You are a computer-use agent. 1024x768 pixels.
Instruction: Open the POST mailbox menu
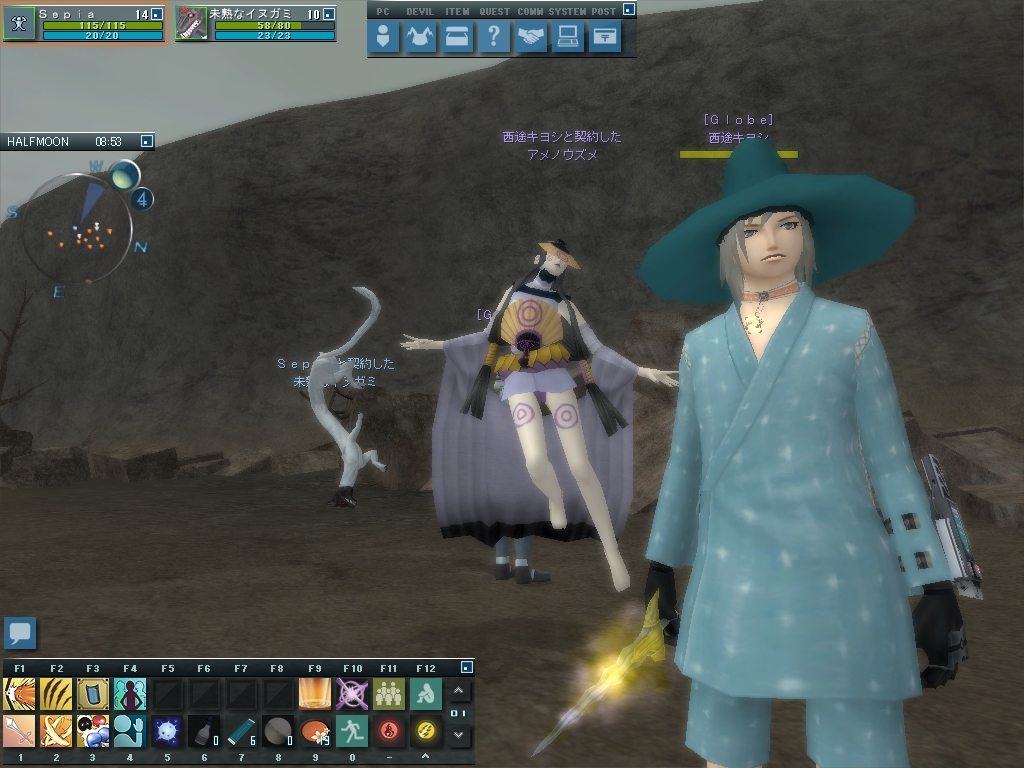[605, 38]
